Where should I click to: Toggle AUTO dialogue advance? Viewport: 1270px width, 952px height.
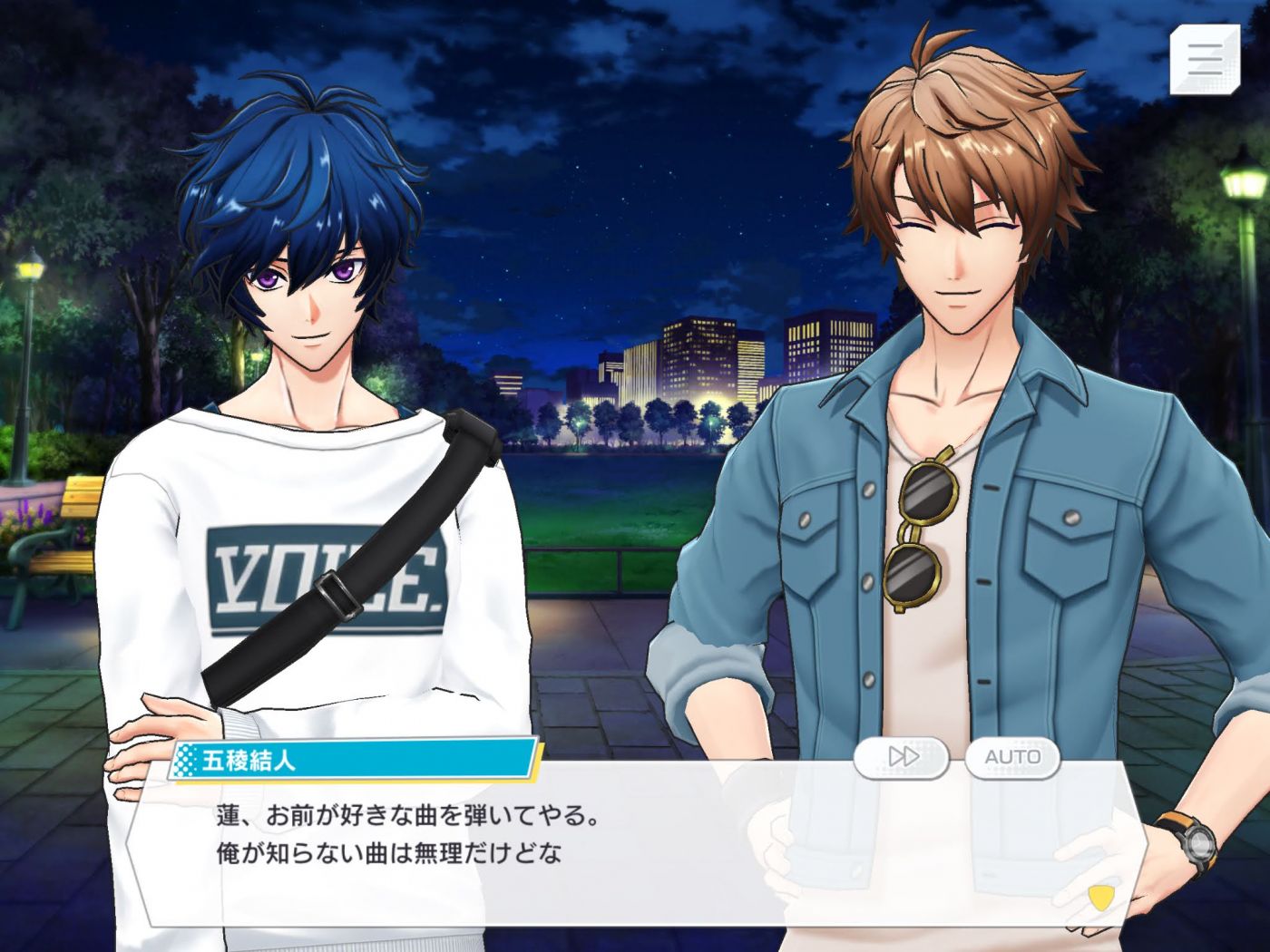click(1012, 756)
